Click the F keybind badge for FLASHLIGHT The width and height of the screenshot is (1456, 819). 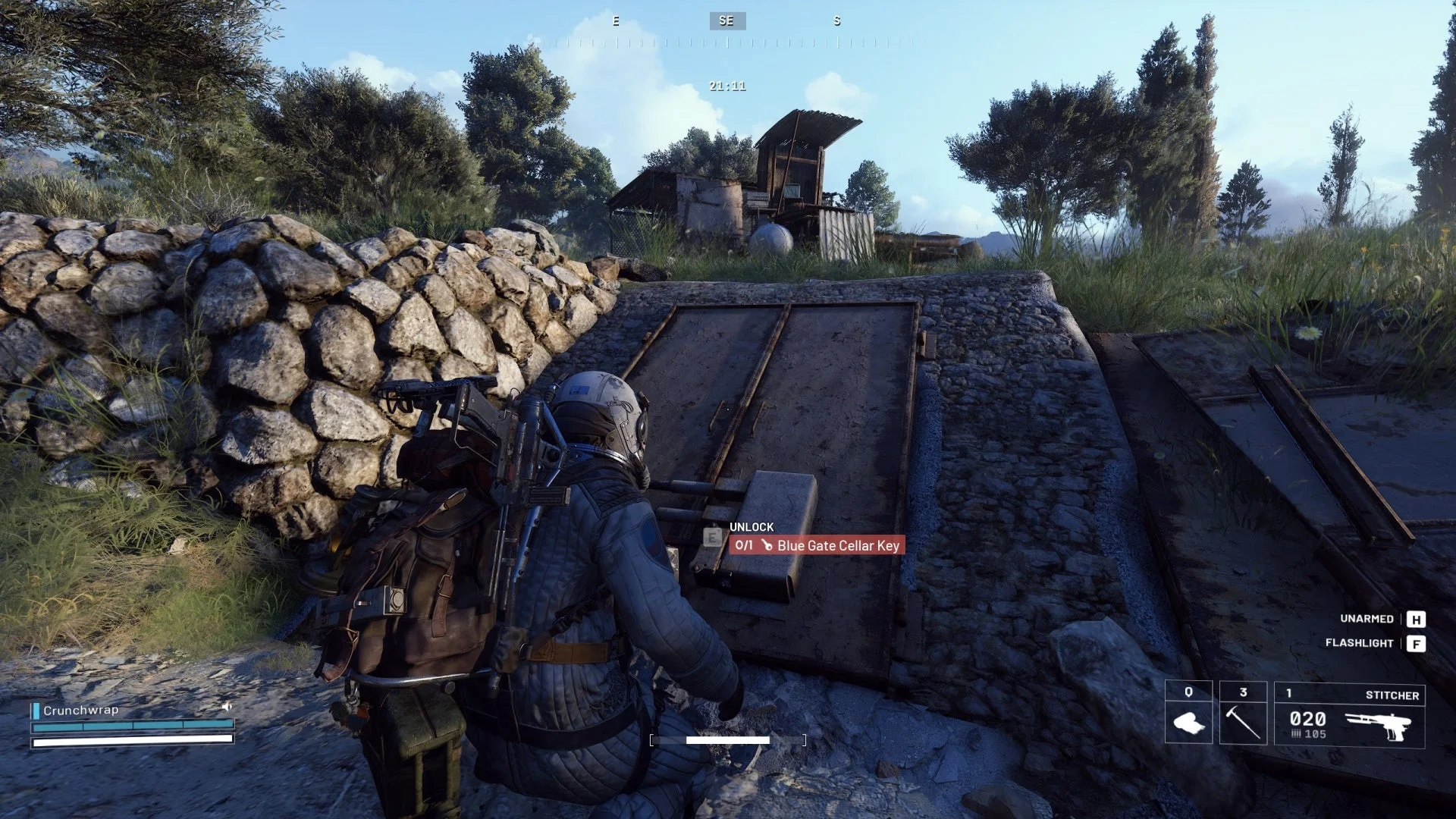pyautogui.click(x=1415, y=644)
